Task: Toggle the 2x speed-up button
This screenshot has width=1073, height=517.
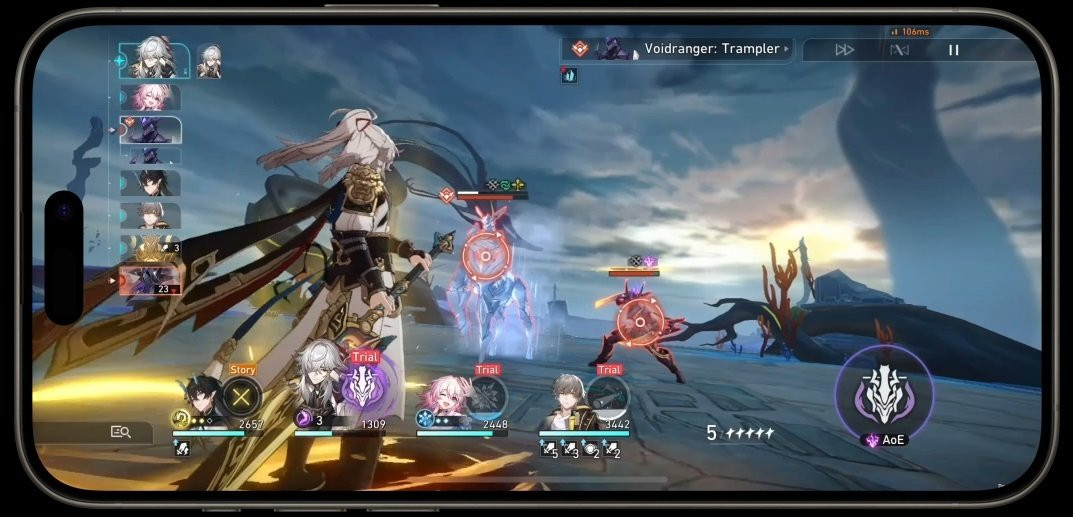Action: tap(845, 50)
